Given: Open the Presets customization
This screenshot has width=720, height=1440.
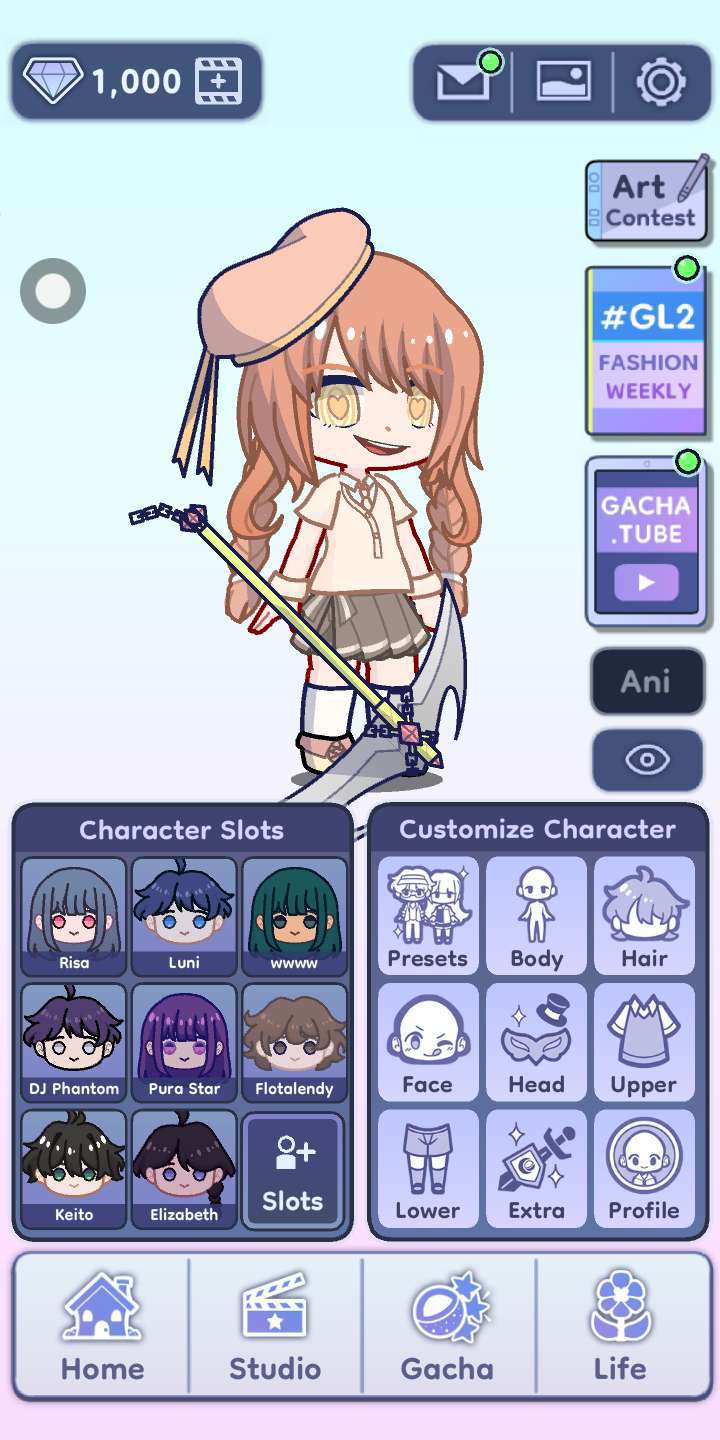Looking at the screenshot, I should 428,916.
